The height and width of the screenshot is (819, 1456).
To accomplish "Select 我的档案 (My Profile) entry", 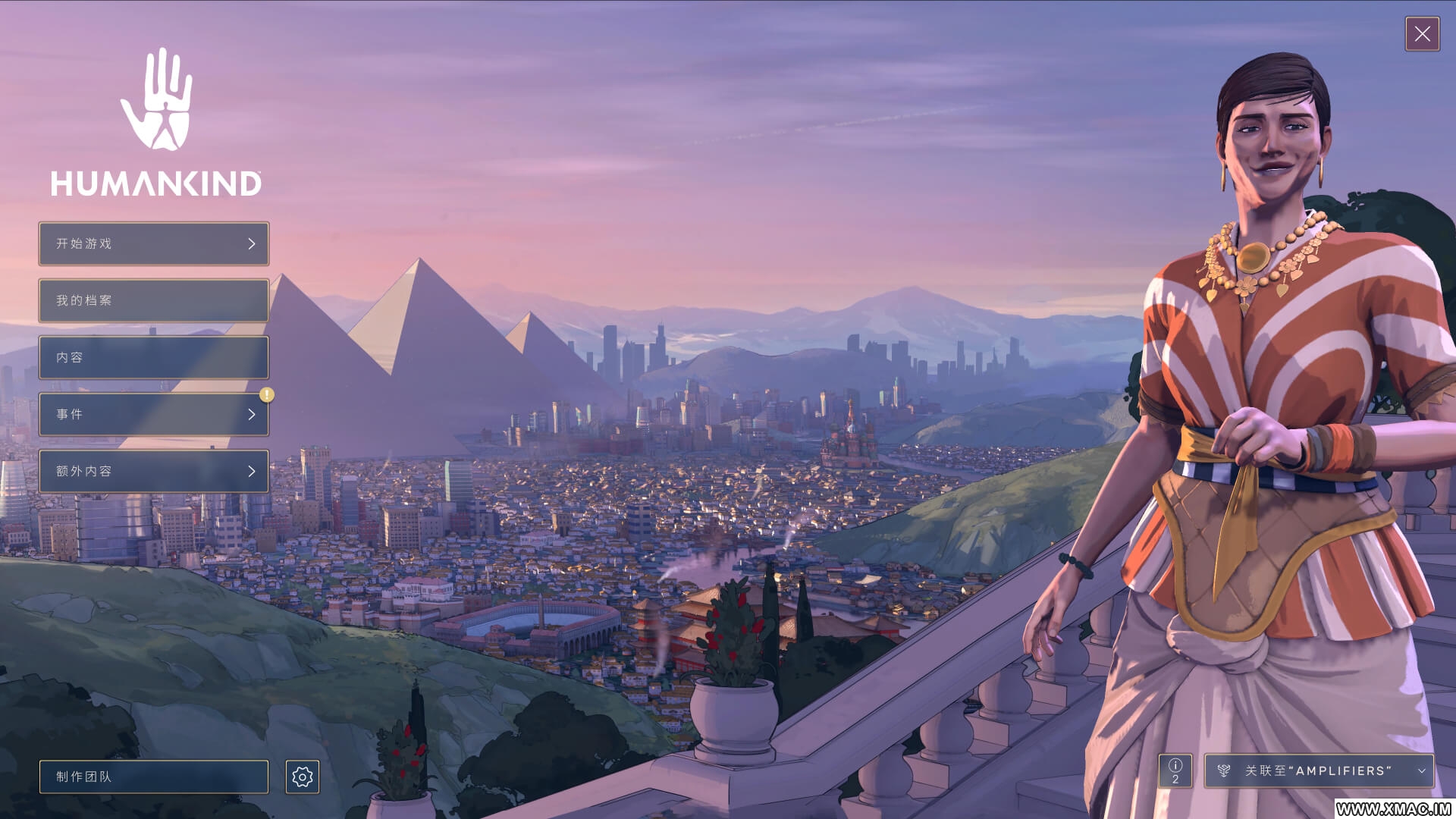I will (x=154, y=300).
